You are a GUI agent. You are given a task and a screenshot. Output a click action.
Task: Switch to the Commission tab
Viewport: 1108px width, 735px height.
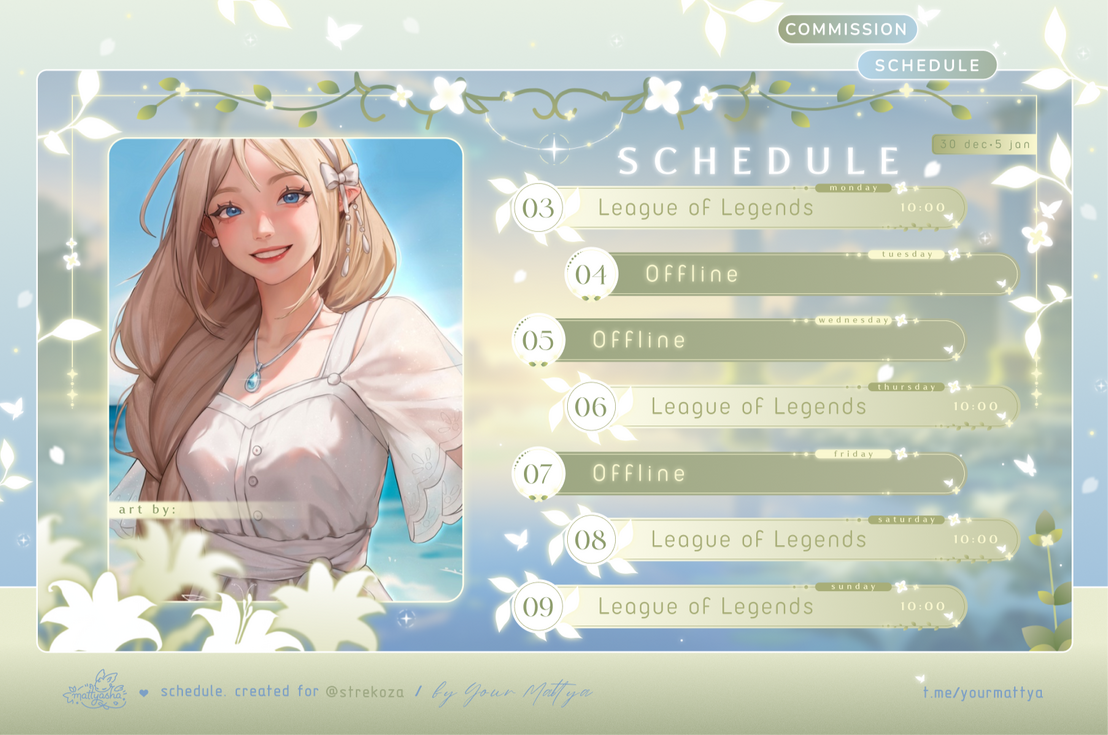(846, 29)
